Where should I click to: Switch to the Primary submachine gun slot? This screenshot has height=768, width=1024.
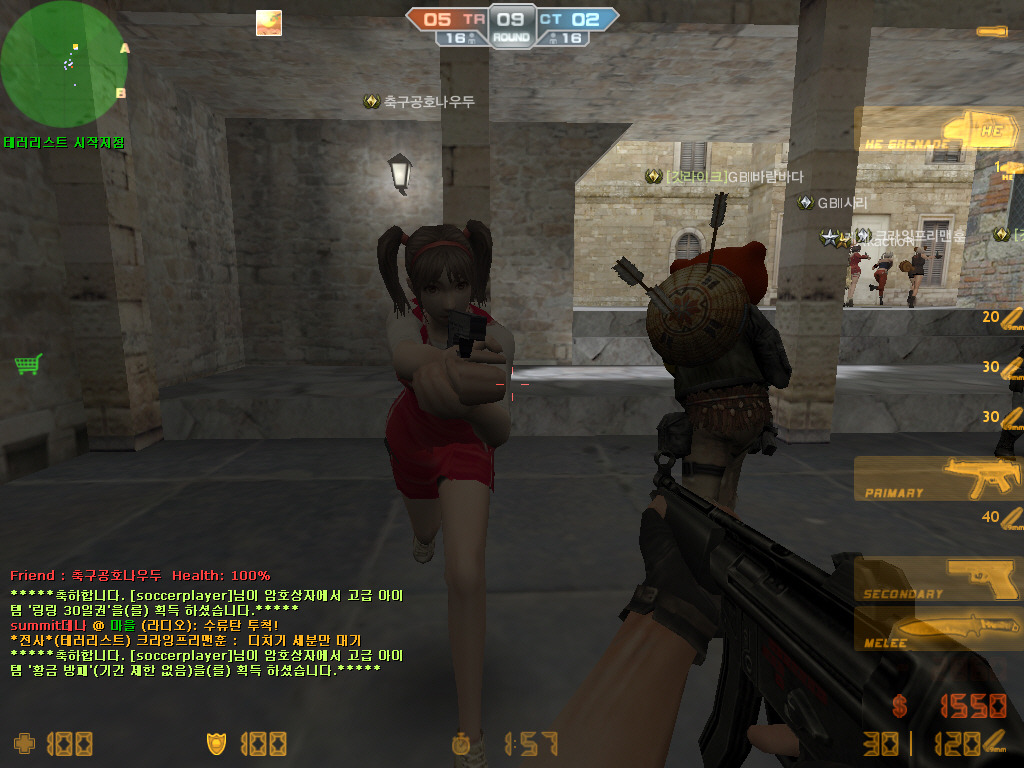pyautogui.click(x=938, y=479)
